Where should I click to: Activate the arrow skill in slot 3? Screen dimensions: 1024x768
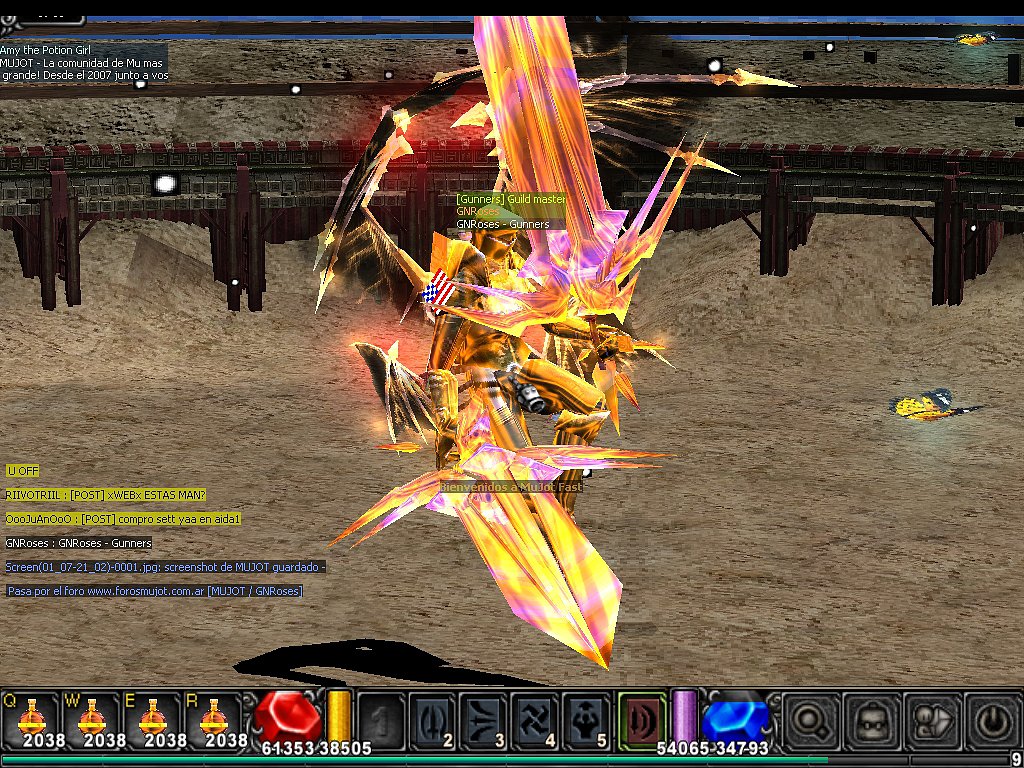click(x=484, y=718)
